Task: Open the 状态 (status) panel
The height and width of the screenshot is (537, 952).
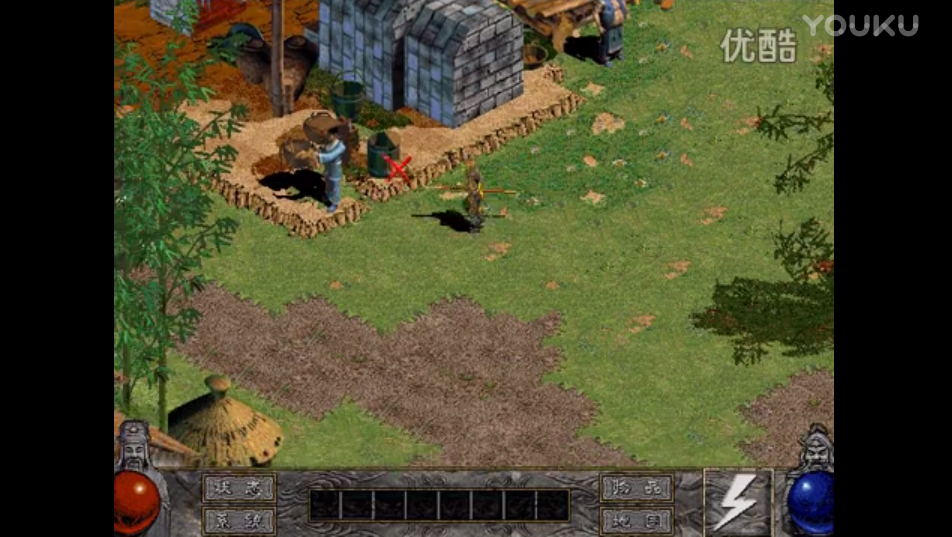Action: pos(239,488)
